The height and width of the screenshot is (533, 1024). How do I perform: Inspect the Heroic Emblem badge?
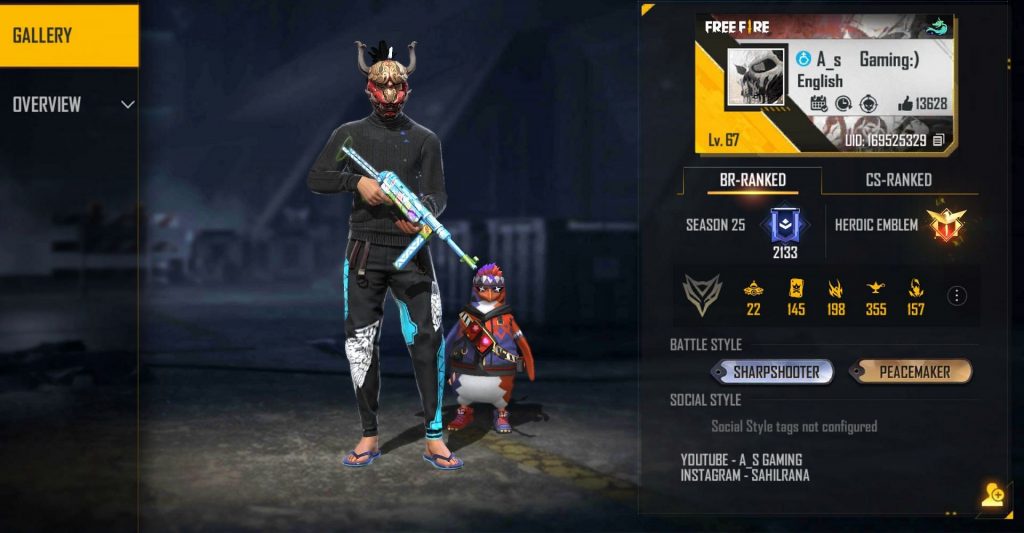pyautogui.click(x=941, y=225)
